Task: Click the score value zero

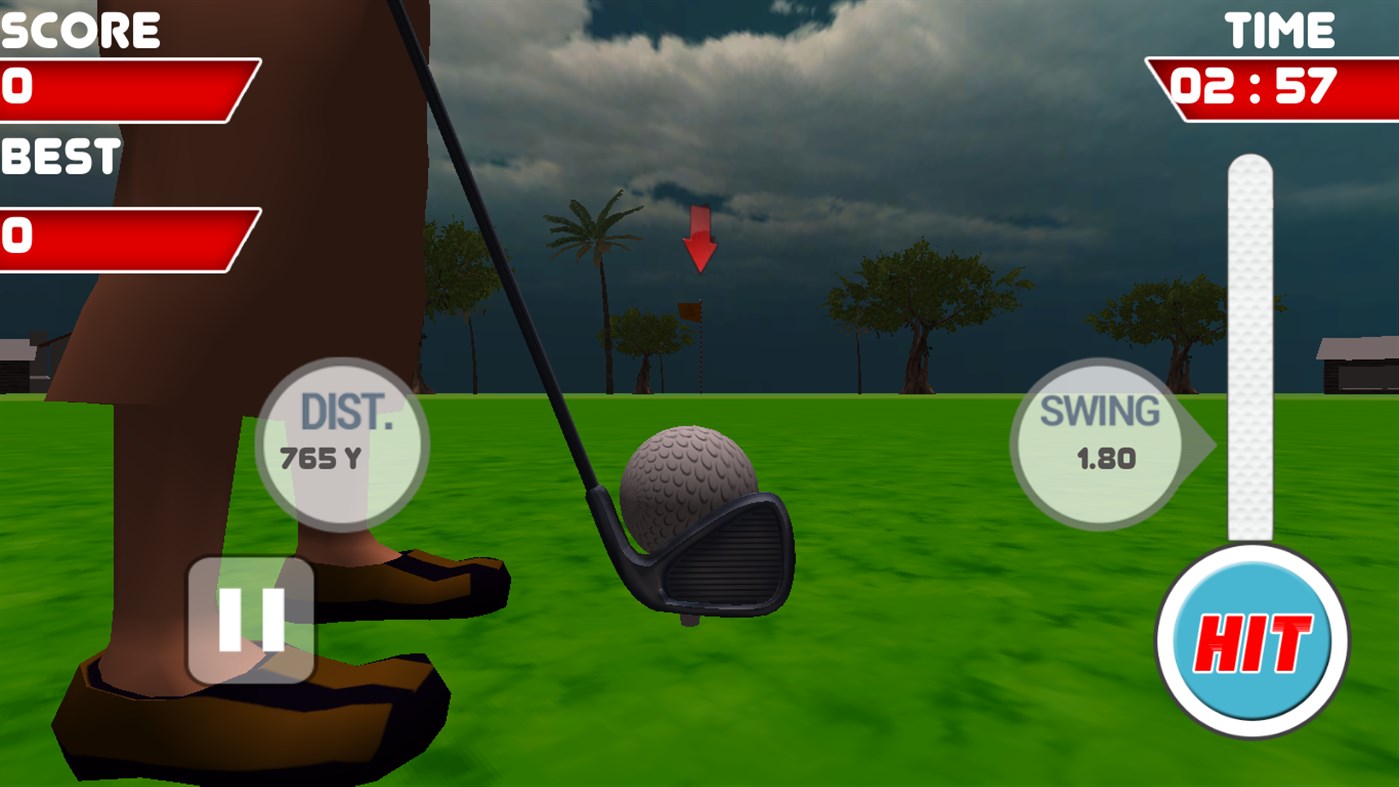Action: tap(20, 85)
